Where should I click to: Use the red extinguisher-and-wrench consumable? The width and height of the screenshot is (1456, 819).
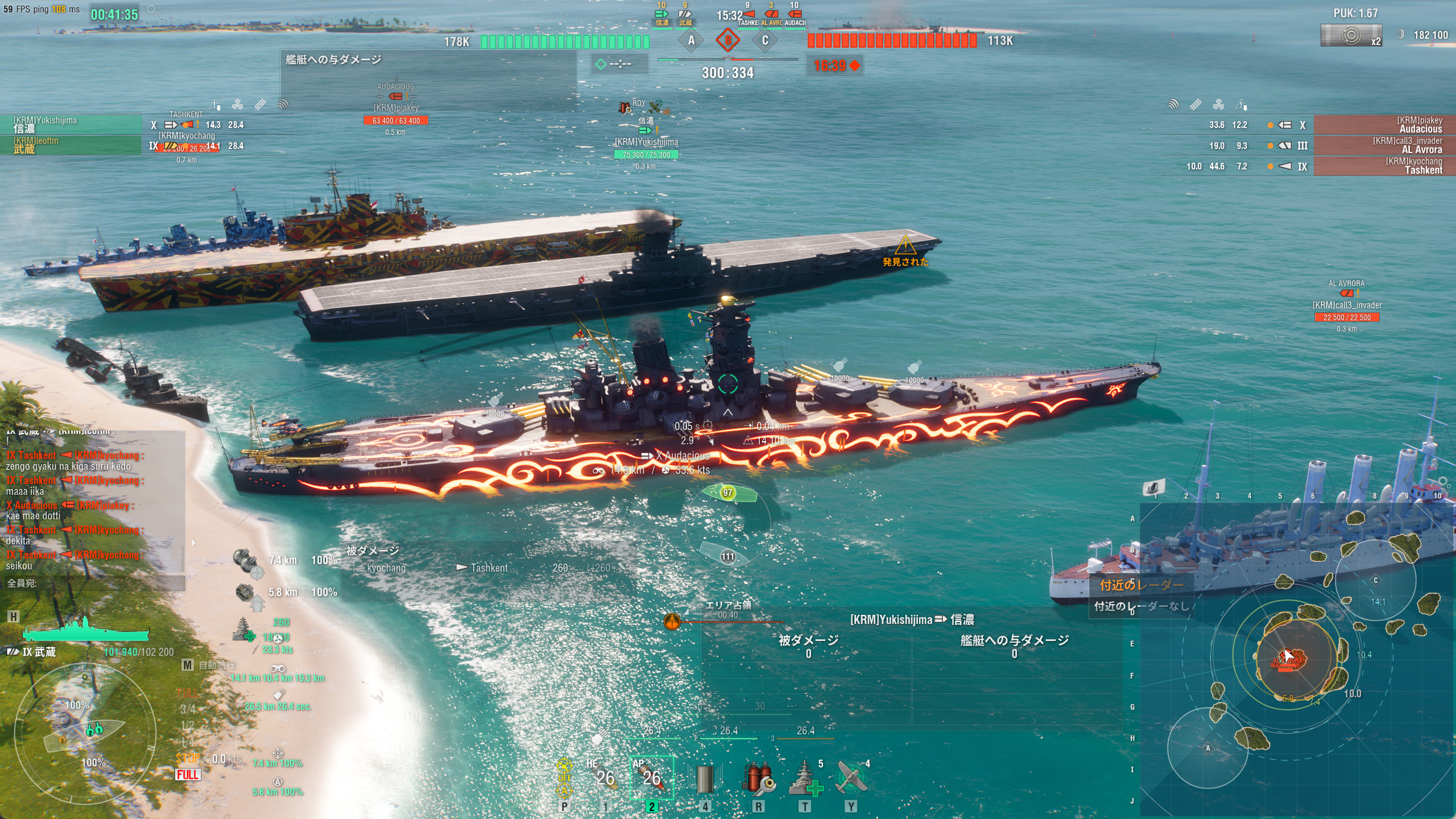pyautogui.click(x=758, y=778)
